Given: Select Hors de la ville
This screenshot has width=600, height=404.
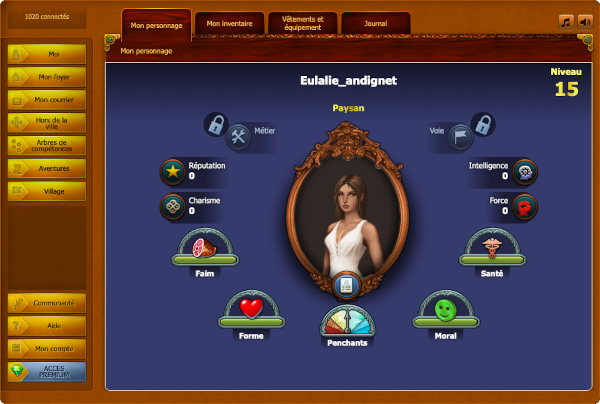Looking at the screenshot, I should click(47, 122).
